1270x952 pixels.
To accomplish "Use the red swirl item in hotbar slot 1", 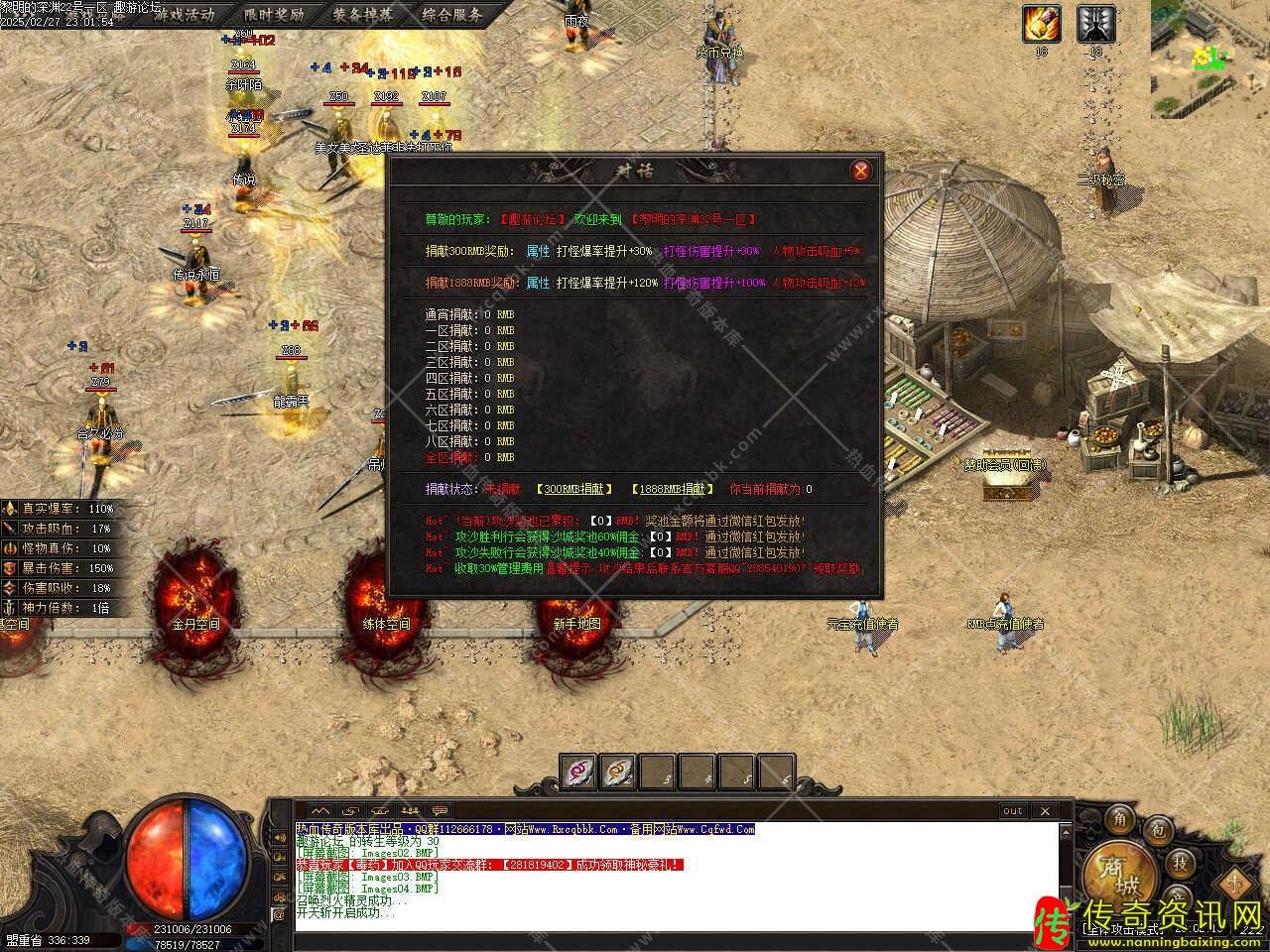I will tap(577, 770).
